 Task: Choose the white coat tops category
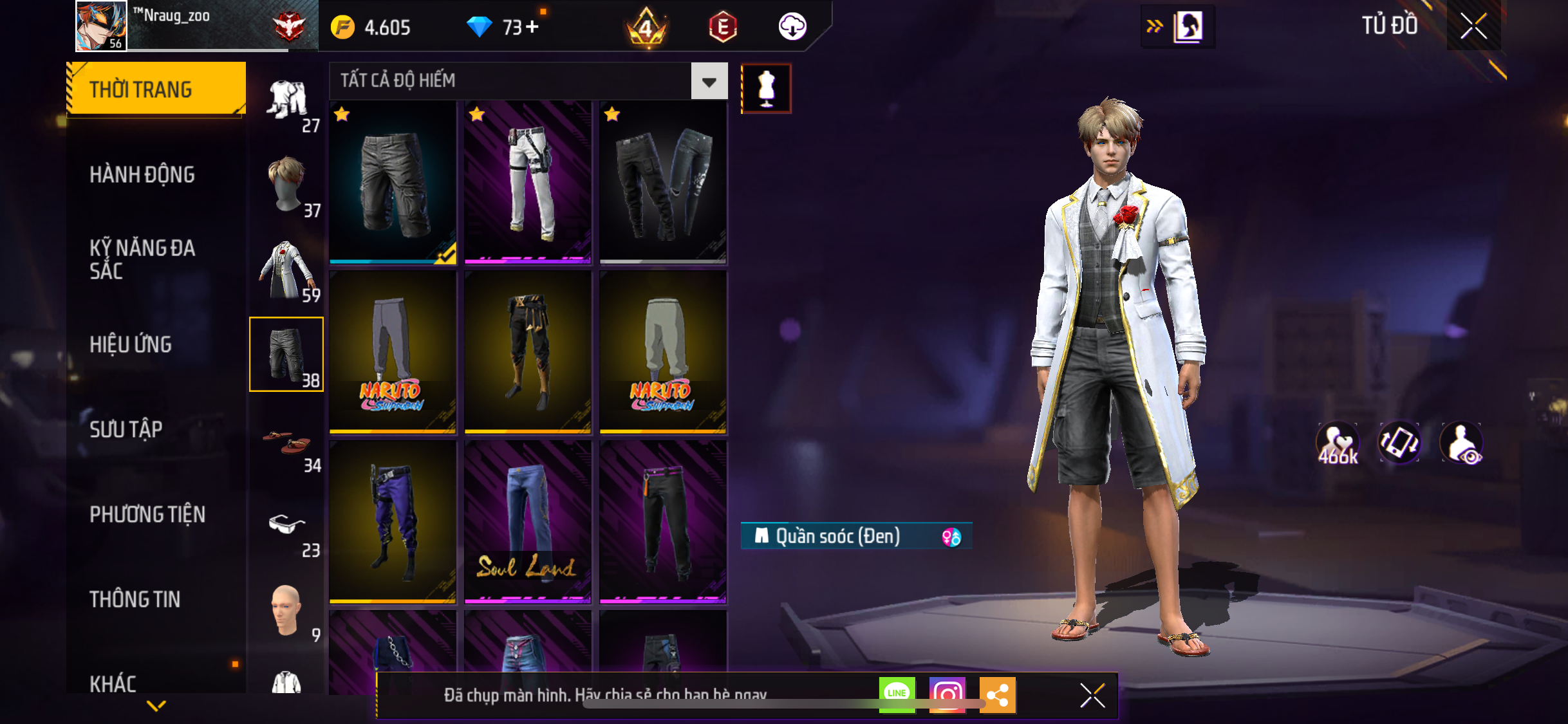pos(287,270)
